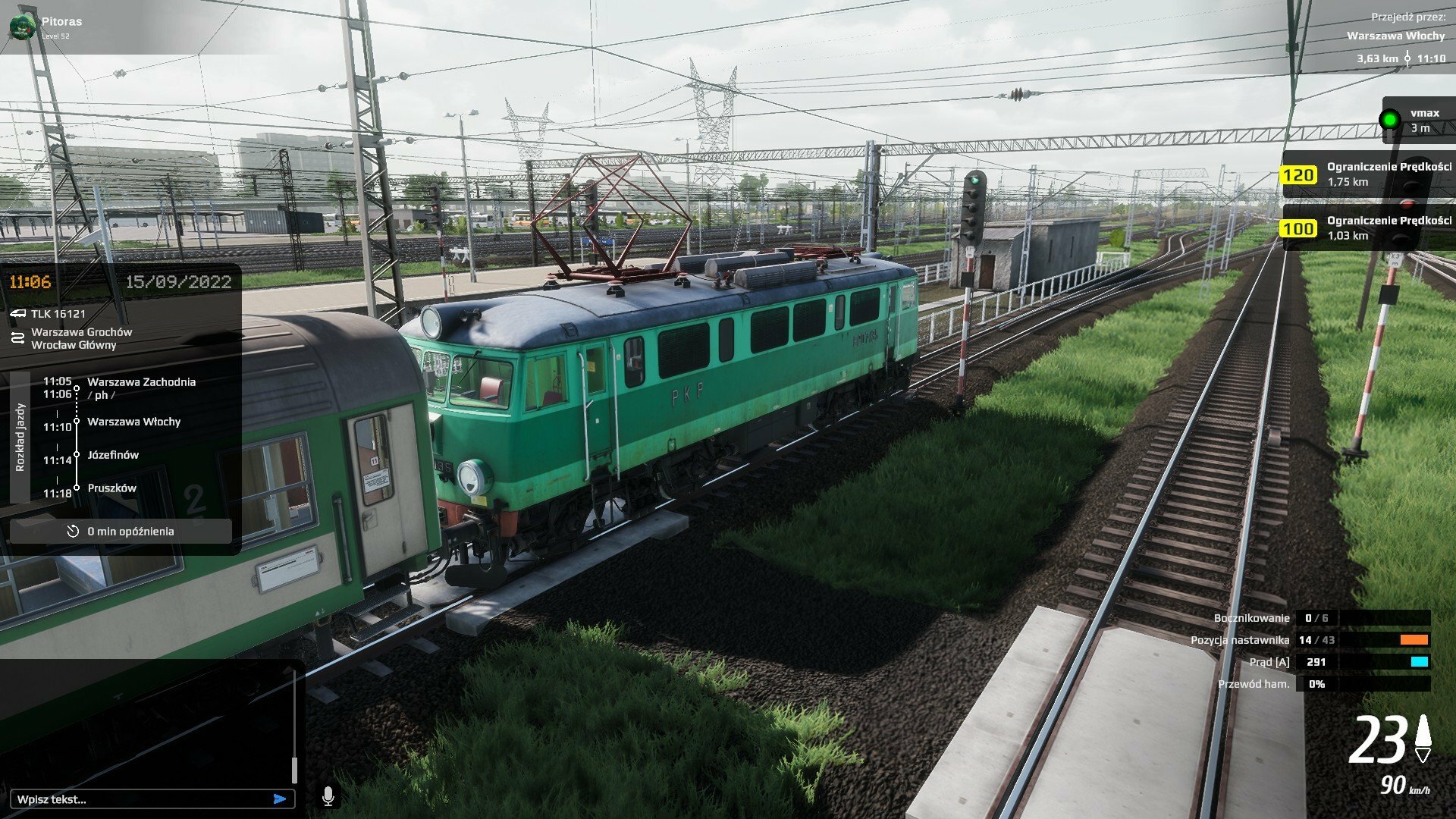Image resolution: width=1456 pixels, height=819 pixels.
Task: Click the chat text input field
Action: point(140,799)
